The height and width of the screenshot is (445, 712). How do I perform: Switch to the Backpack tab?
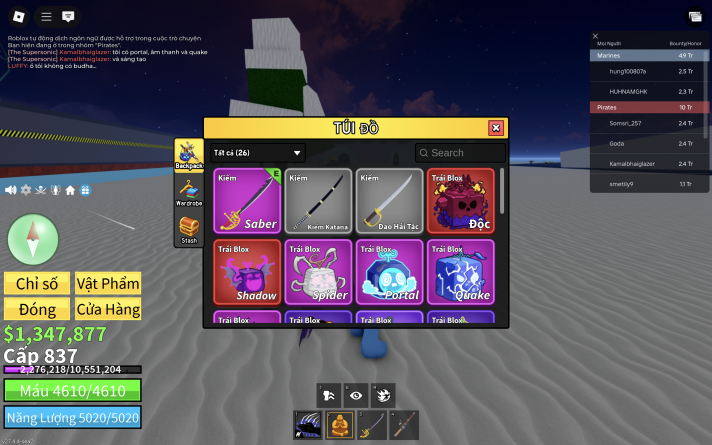[188, 153]
